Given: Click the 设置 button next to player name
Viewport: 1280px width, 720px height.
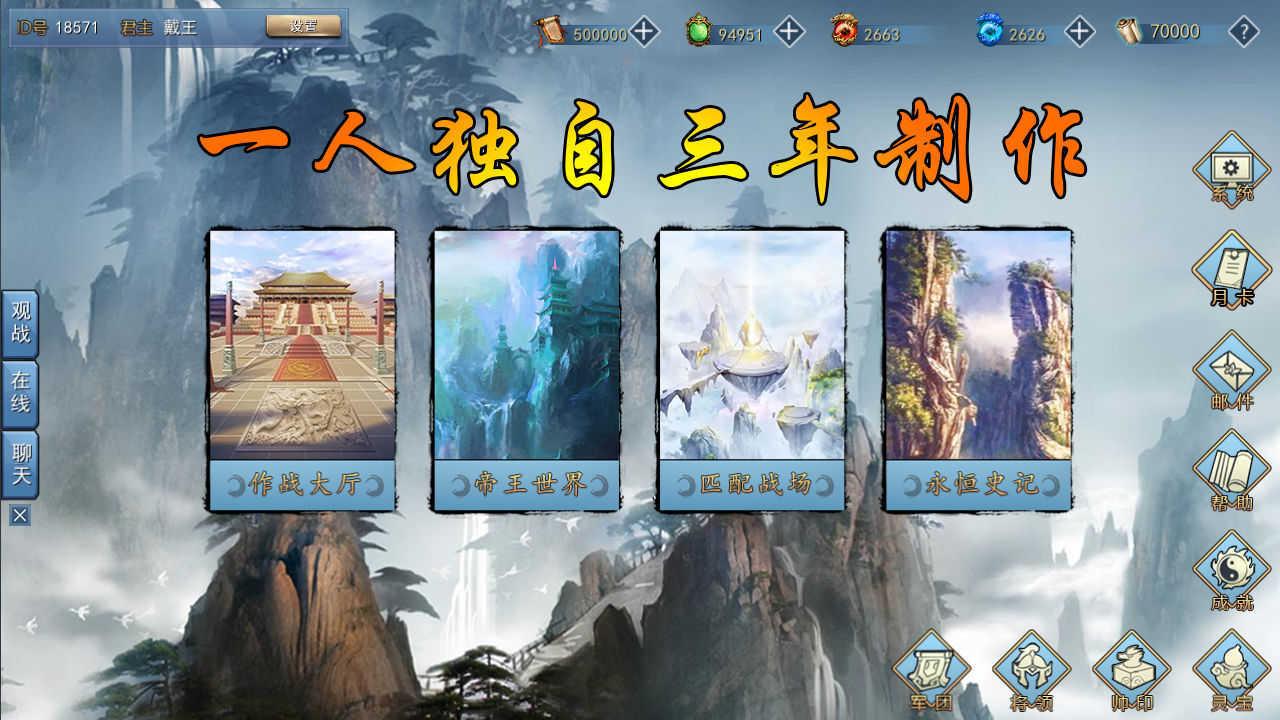Looking at the screenshot, I should [303, 28].
